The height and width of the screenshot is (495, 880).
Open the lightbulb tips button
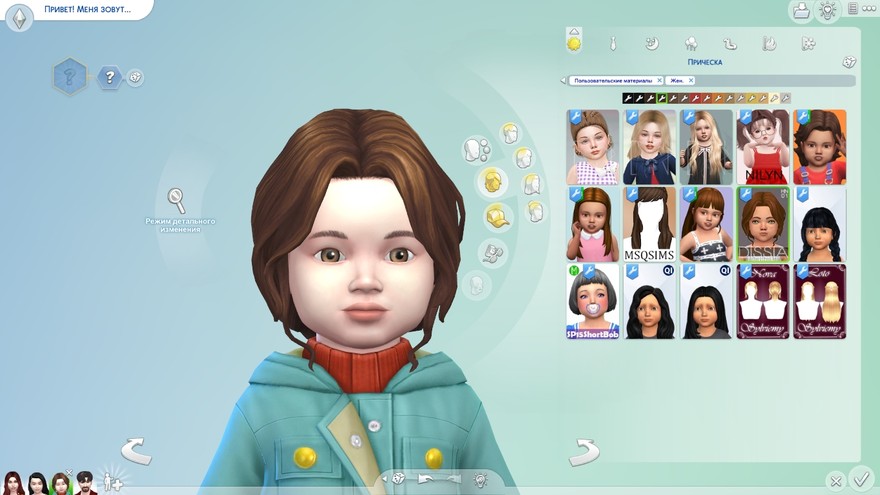(827, 11)
